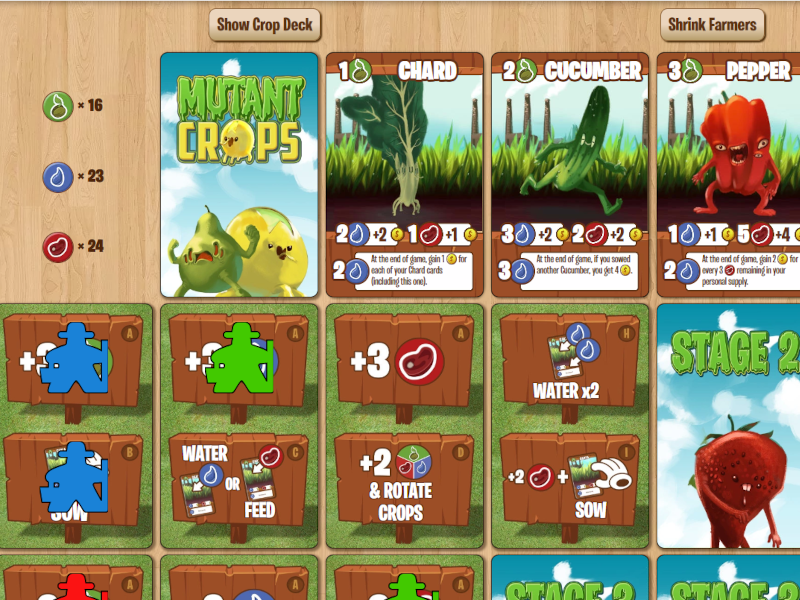Select the +2 meat plus Sow sign
Image resolution: width=800 pixels, height=600 pixels.
click(x=570, y=482)
